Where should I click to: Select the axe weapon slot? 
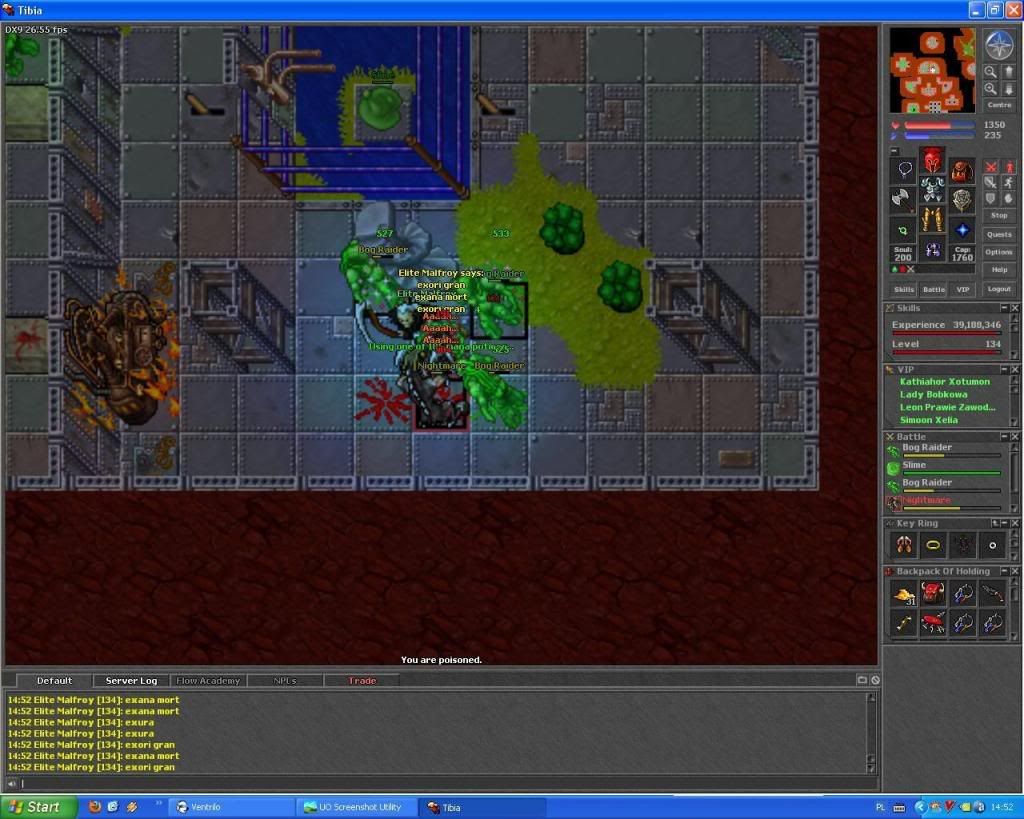coord(903,199)
